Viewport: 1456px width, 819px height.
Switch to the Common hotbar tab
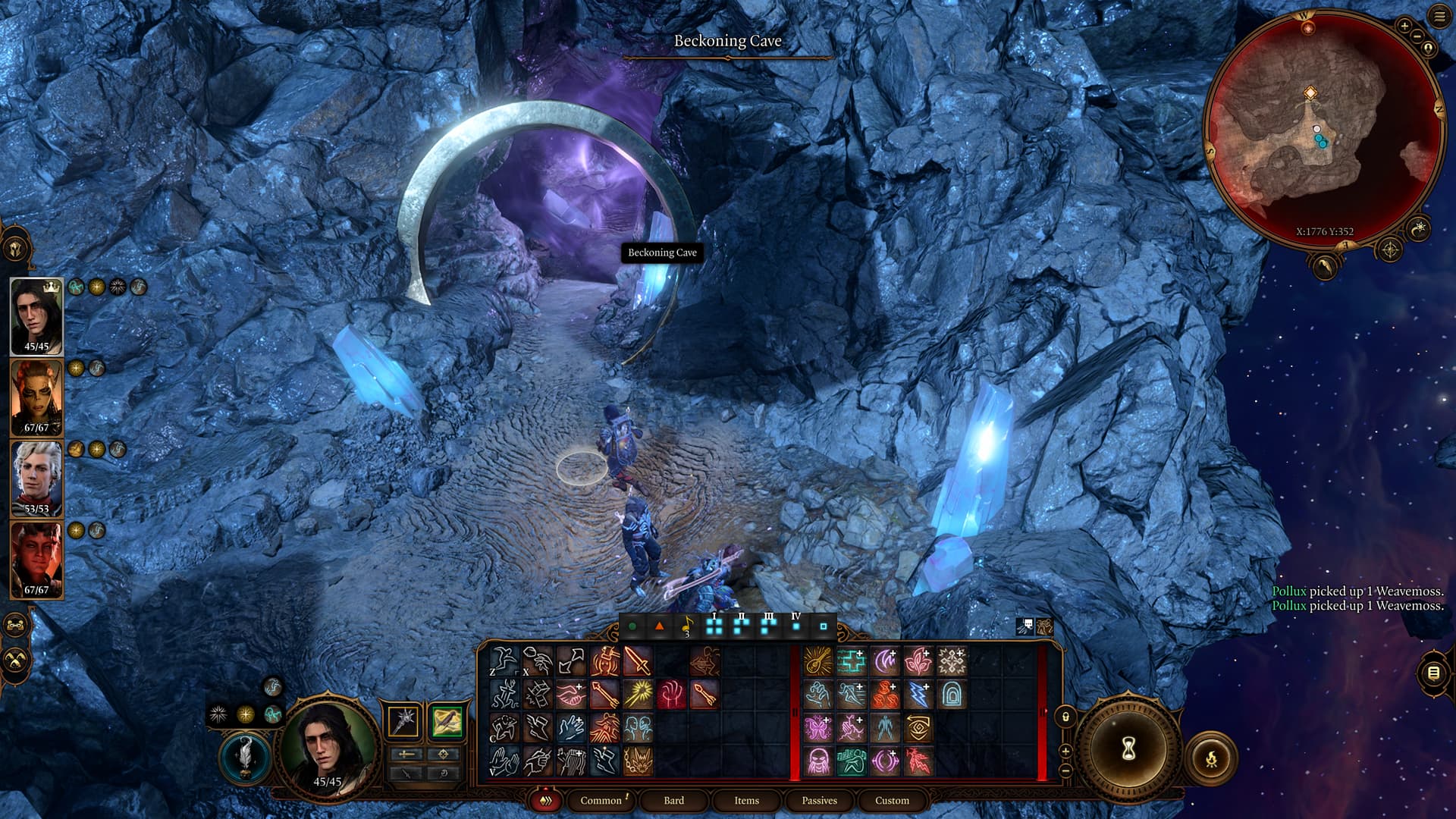tap(601, 800)
